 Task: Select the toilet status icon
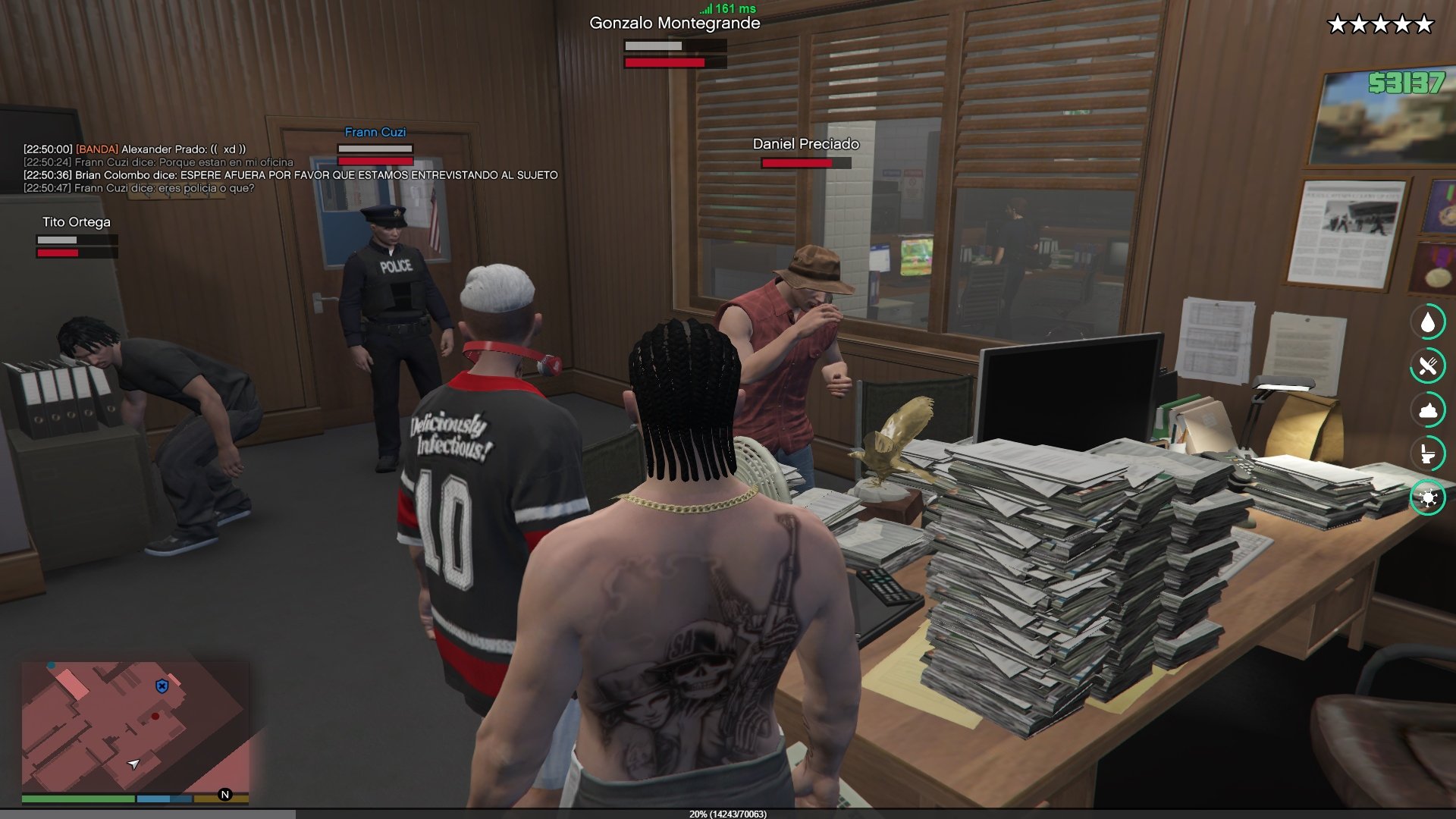(1428, 454)
